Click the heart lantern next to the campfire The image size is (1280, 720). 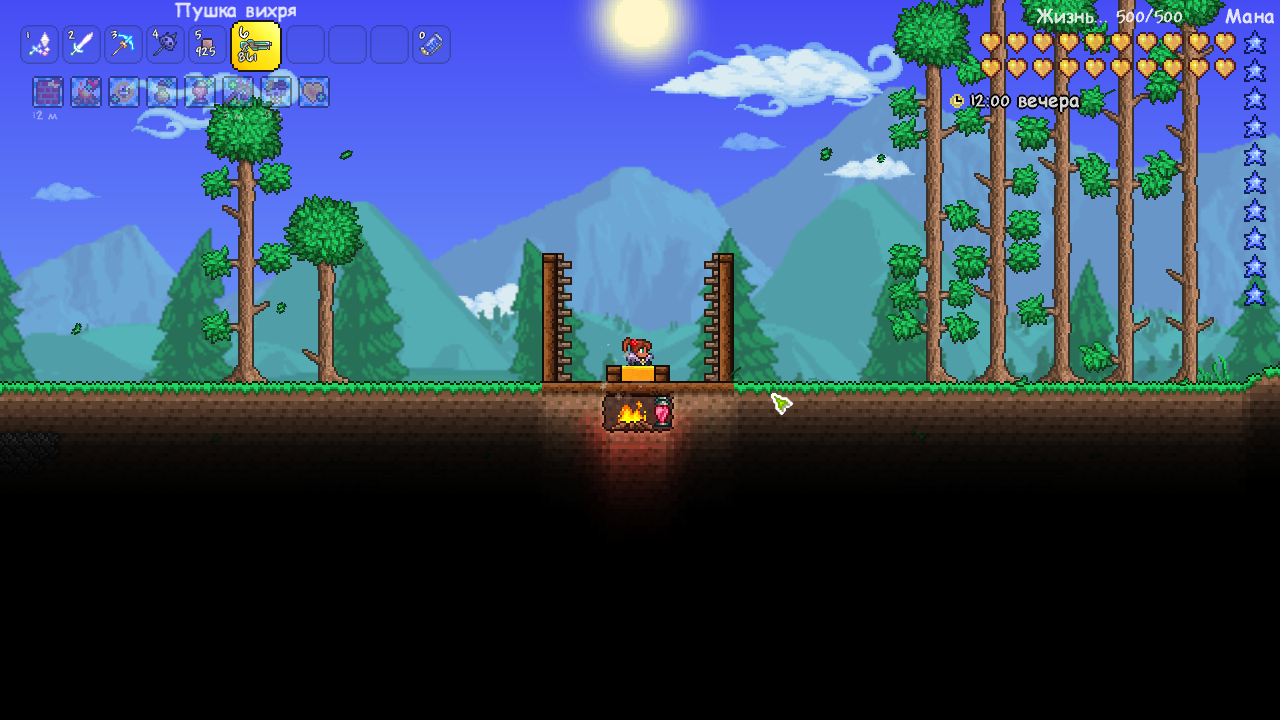click(663, 413)
